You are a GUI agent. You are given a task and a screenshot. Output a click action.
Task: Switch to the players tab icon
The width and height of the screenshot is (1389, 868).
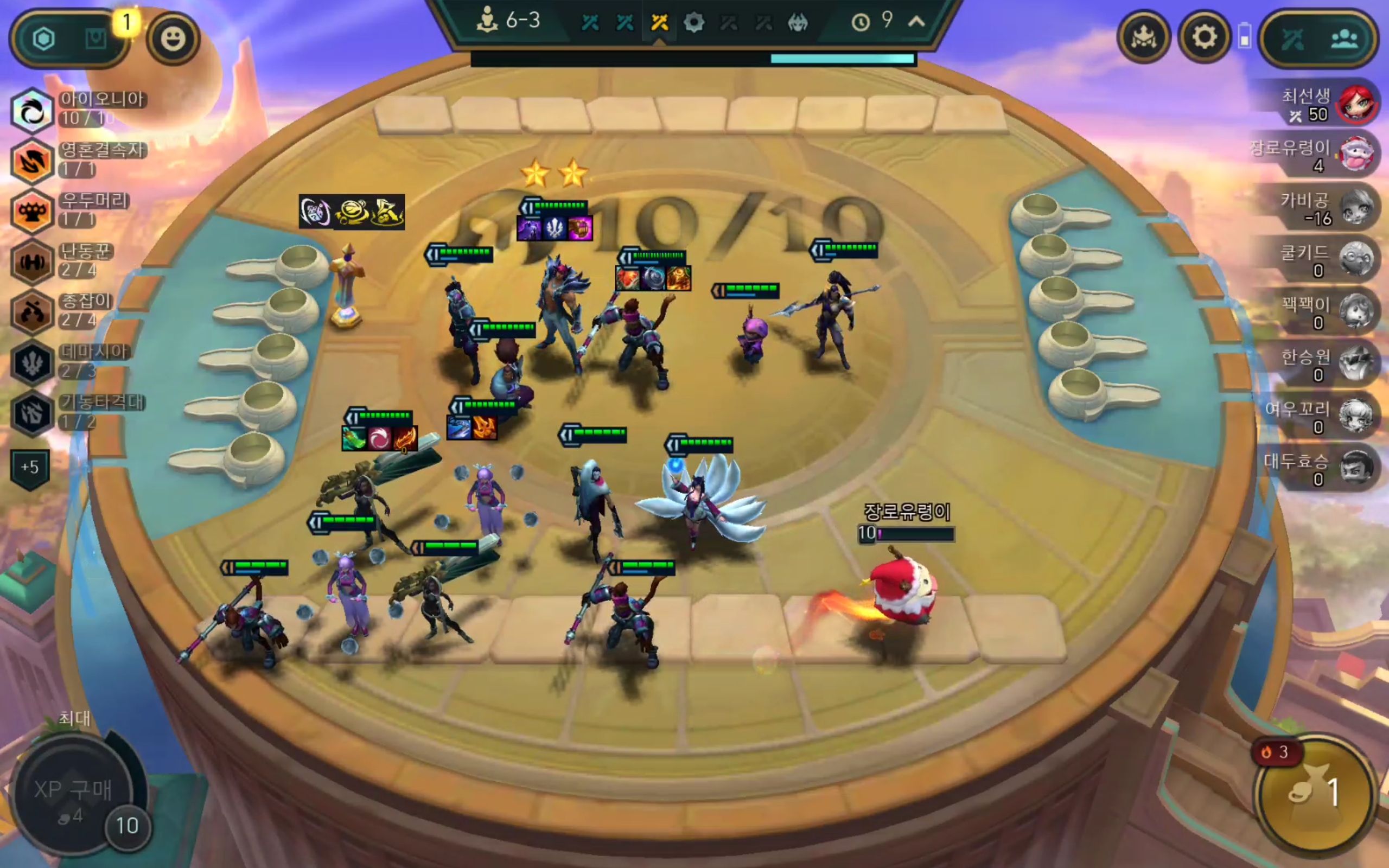click(x=1344, y=39)
